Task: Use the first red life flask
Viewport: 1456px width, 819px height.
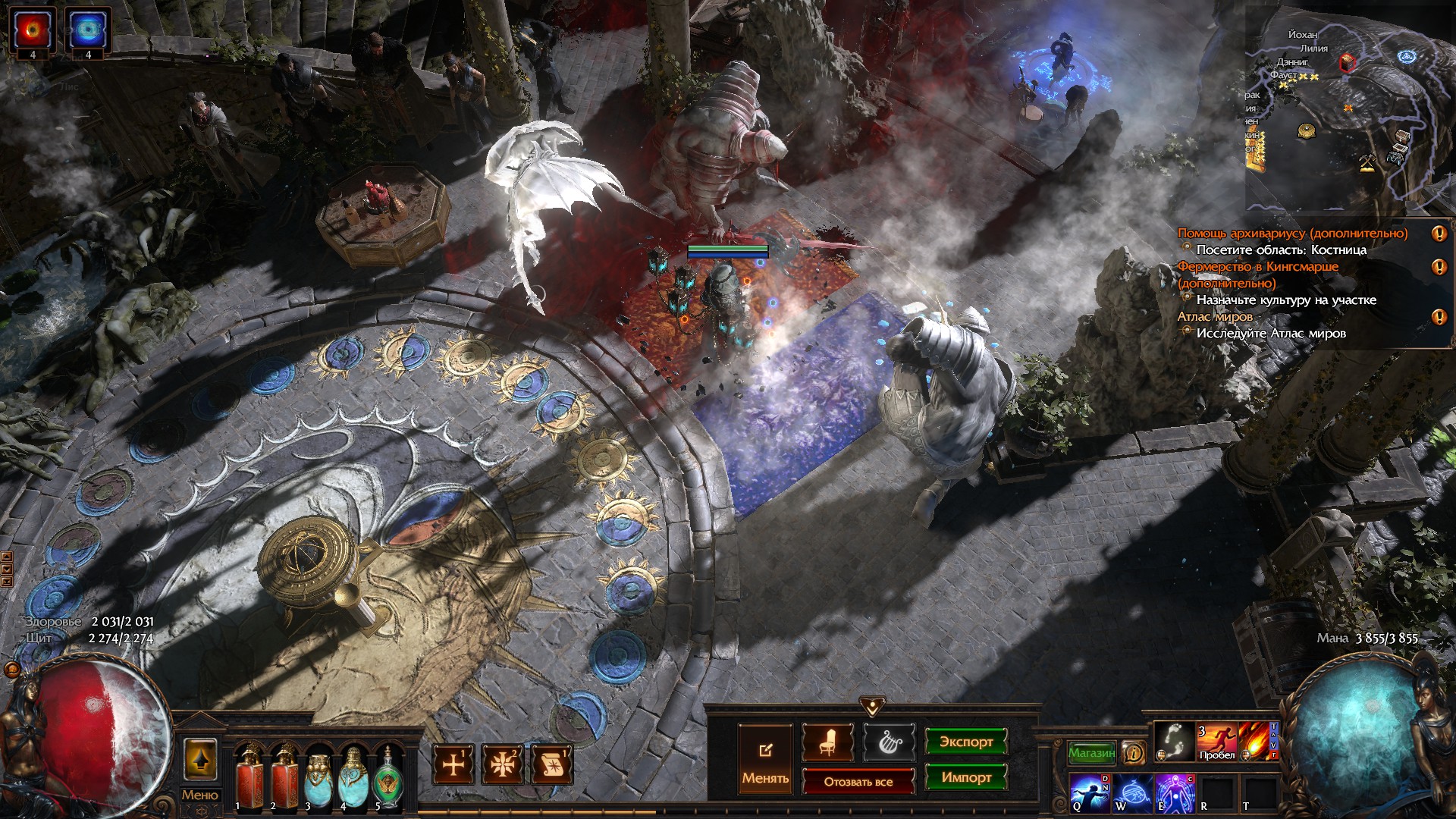Action: [249, 777]
